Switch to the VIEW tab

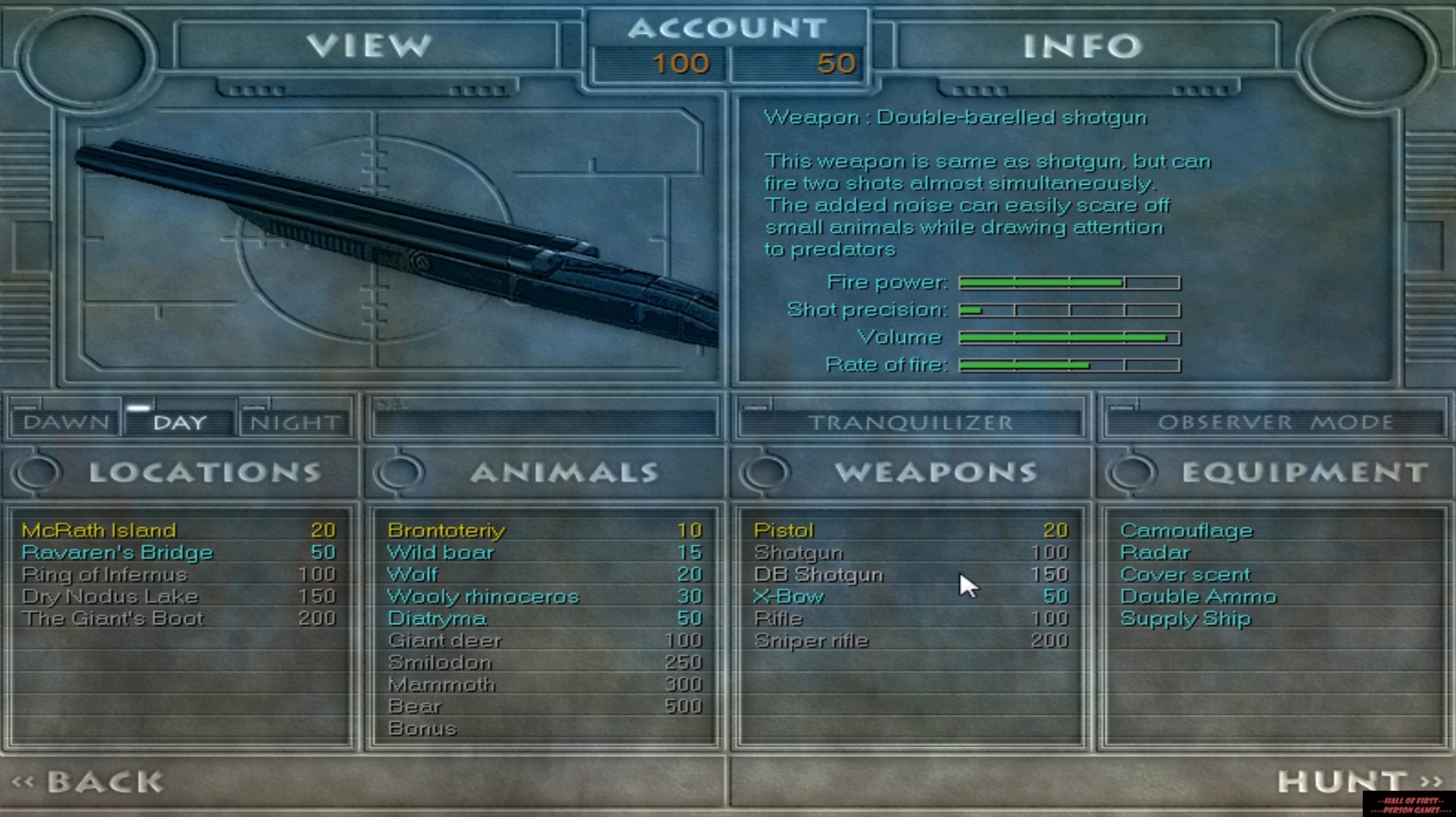(x=370, y=45)
